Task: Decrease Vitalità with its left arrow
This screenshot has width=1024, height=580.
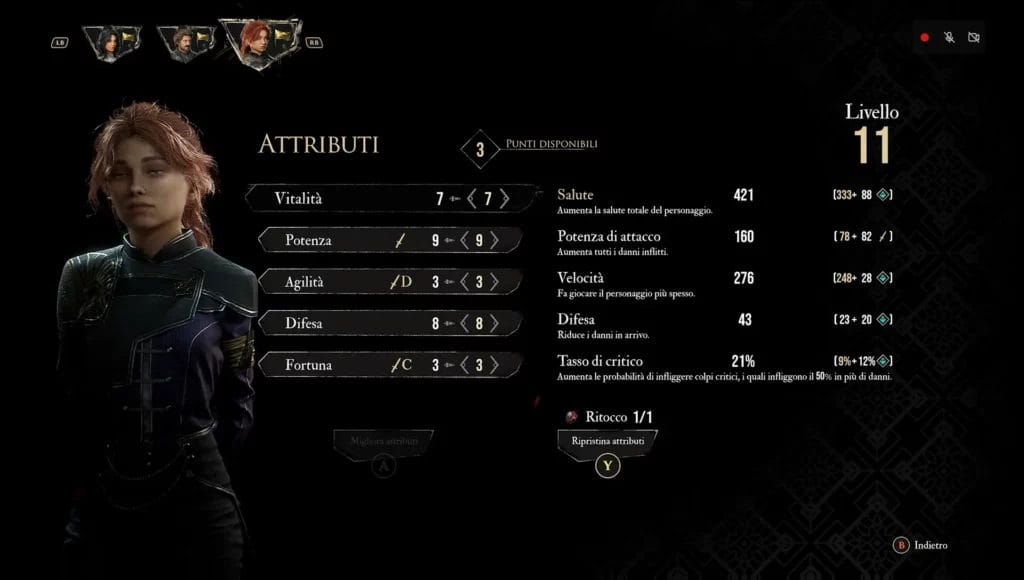Action: [x=472, y=199]
